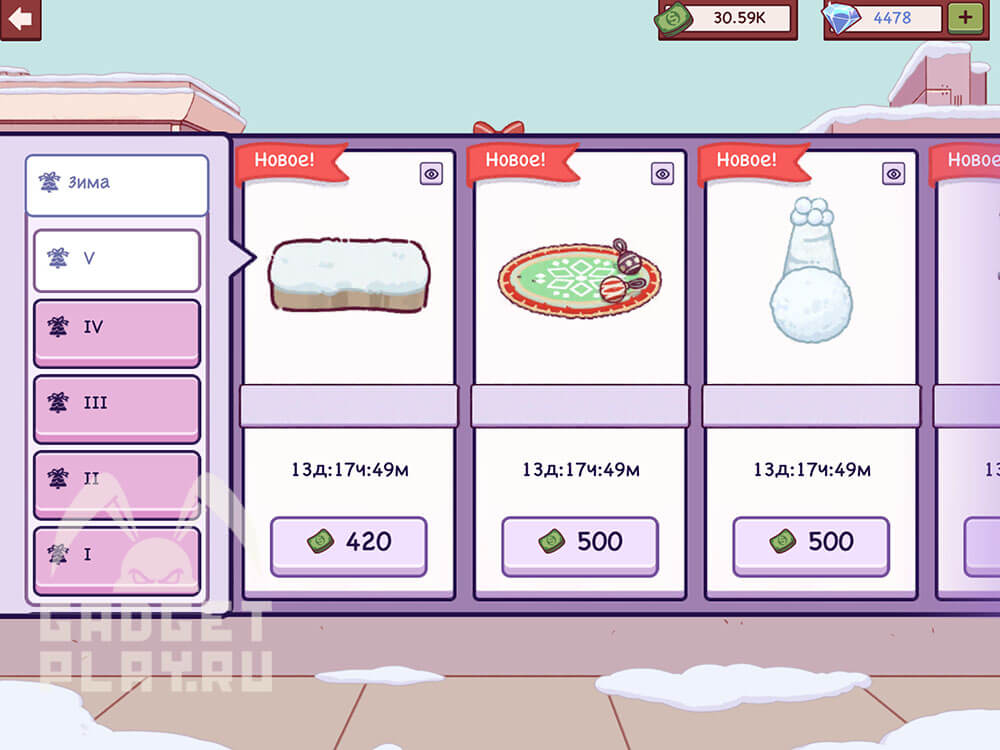Switch to winter set III tab
The image size is (1000, 750).
click(x=116, y=406)
